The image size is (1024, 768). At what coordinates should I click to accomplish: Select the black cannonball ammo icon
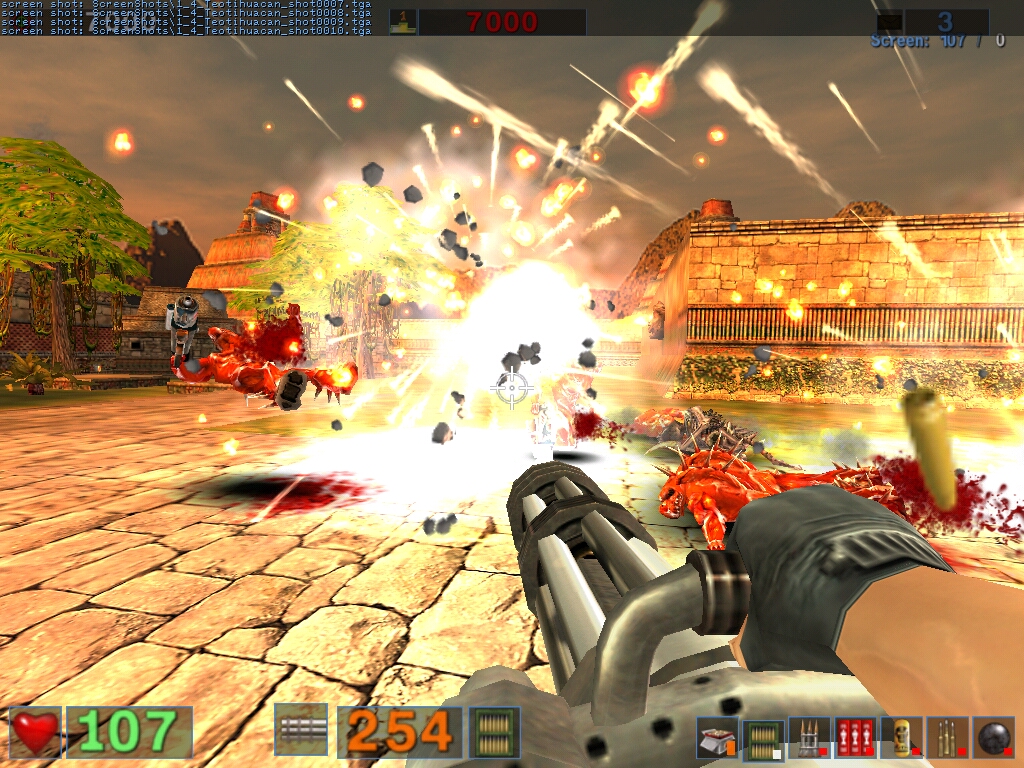(994, 738)
